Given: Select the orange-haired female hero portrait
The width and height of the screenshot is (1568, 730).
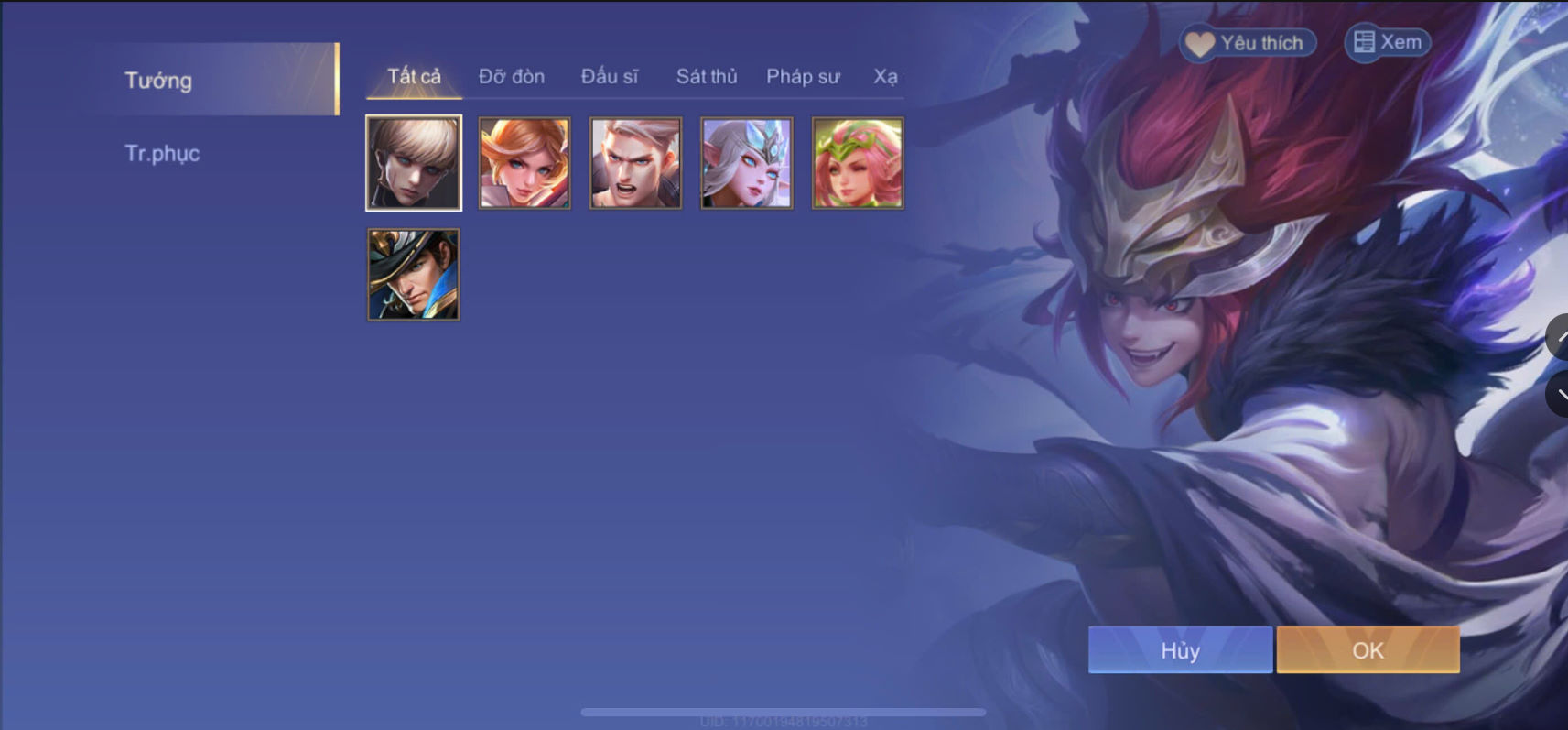Looking at the screenshot, I should tap(524, 162).
